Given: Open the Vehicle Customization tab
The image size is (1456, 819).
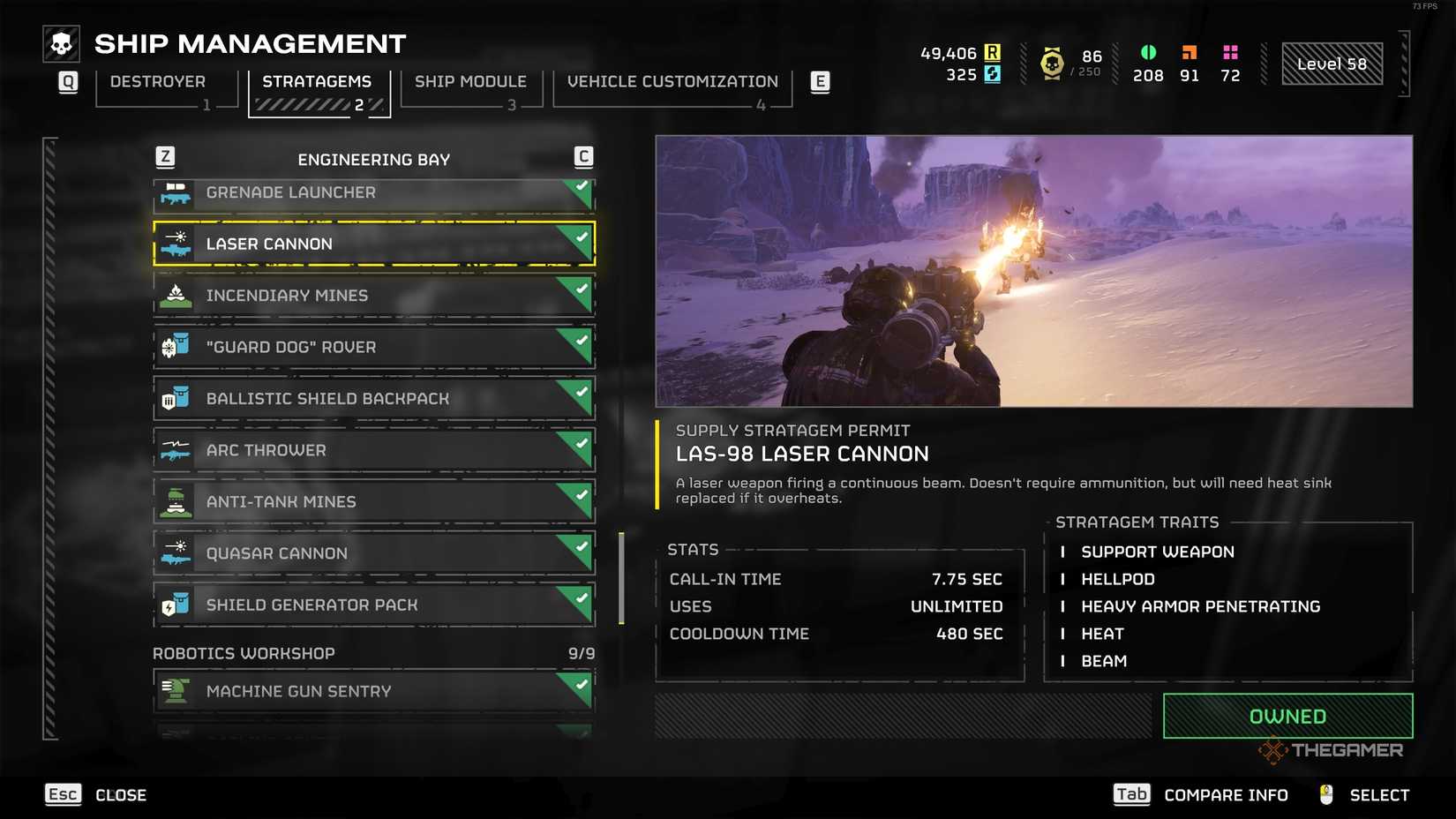Looking at the screenshot, I should click(x=672, y=81).
